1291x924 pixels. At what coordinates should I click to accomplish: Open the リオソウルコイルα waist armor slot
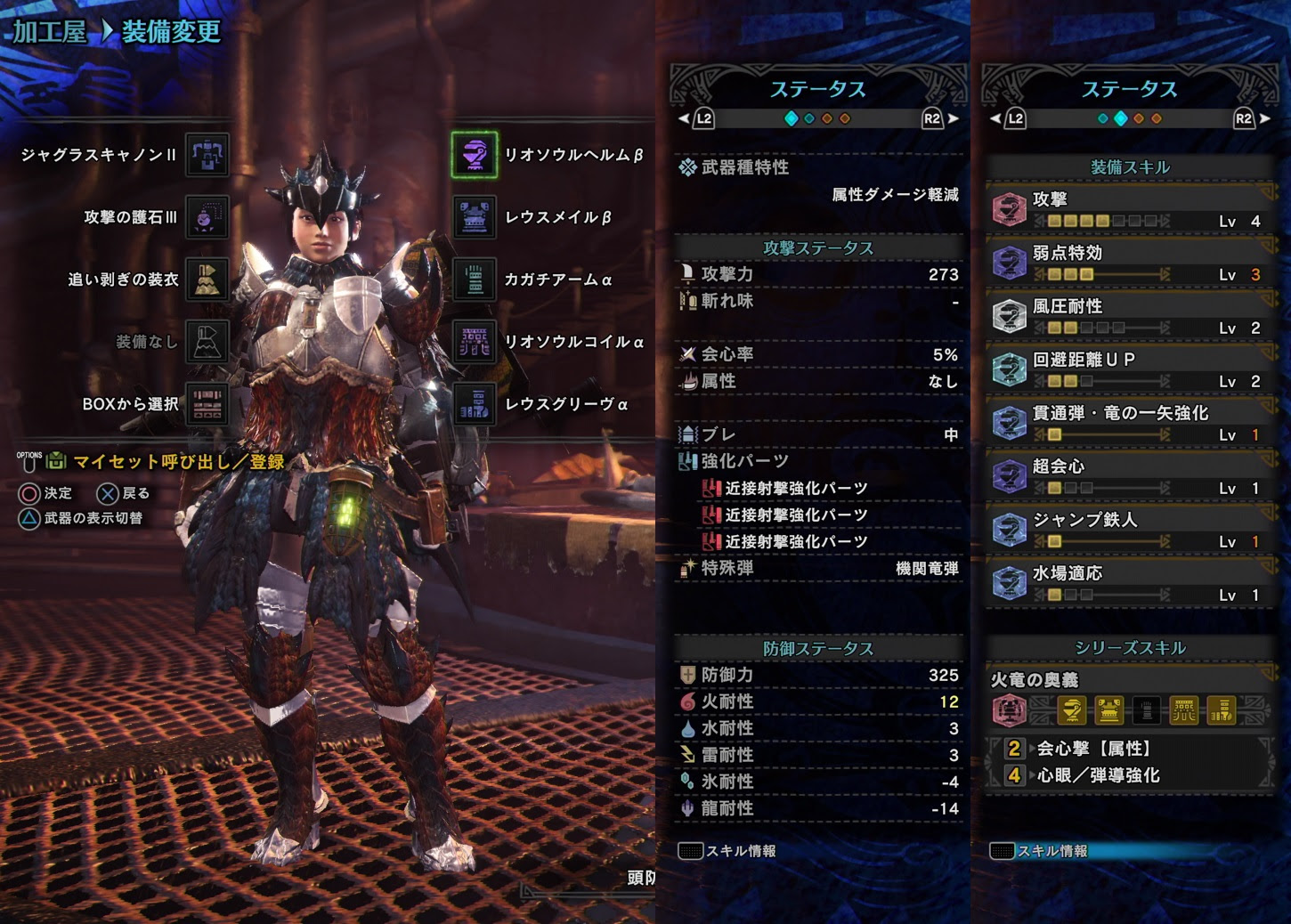tap(472, 341)
